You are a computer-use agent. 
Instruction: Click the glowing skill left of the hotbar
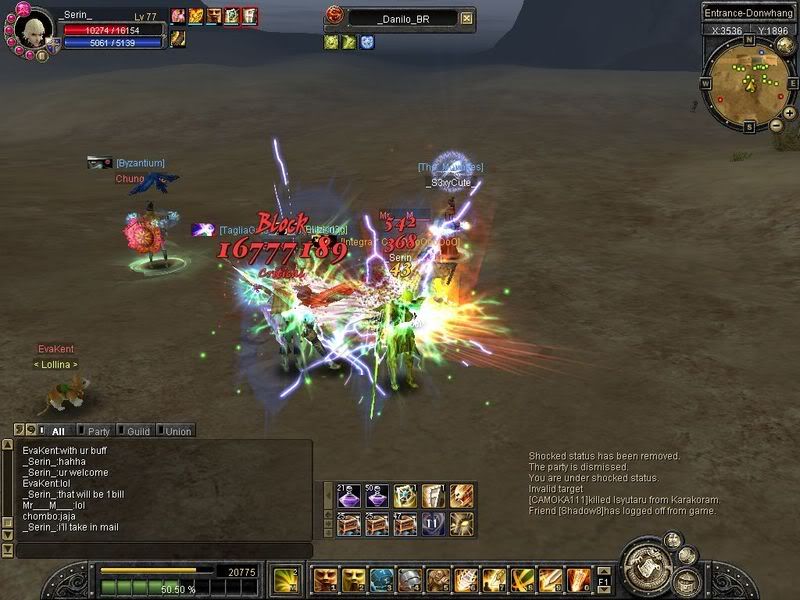click(284, 579)
